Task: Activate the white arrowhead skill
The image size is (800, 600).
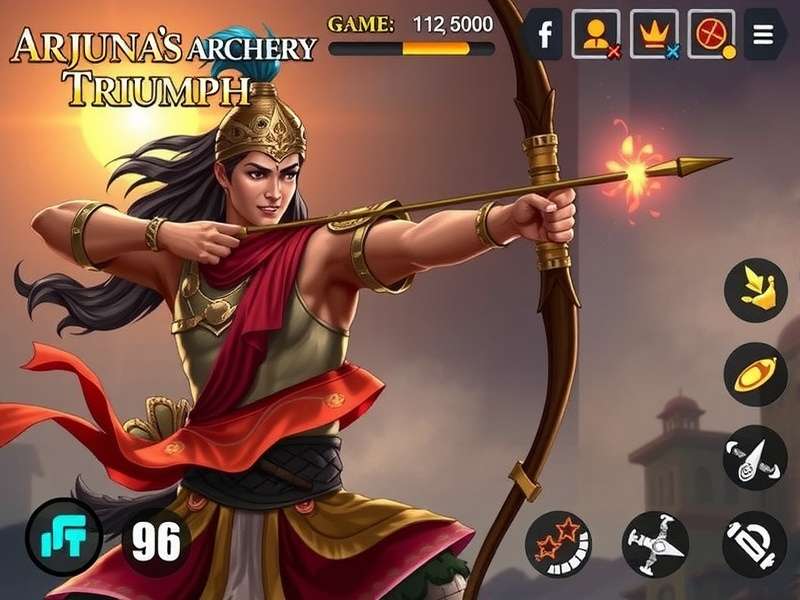Action: pyautogui.click(x=755, y=457)
